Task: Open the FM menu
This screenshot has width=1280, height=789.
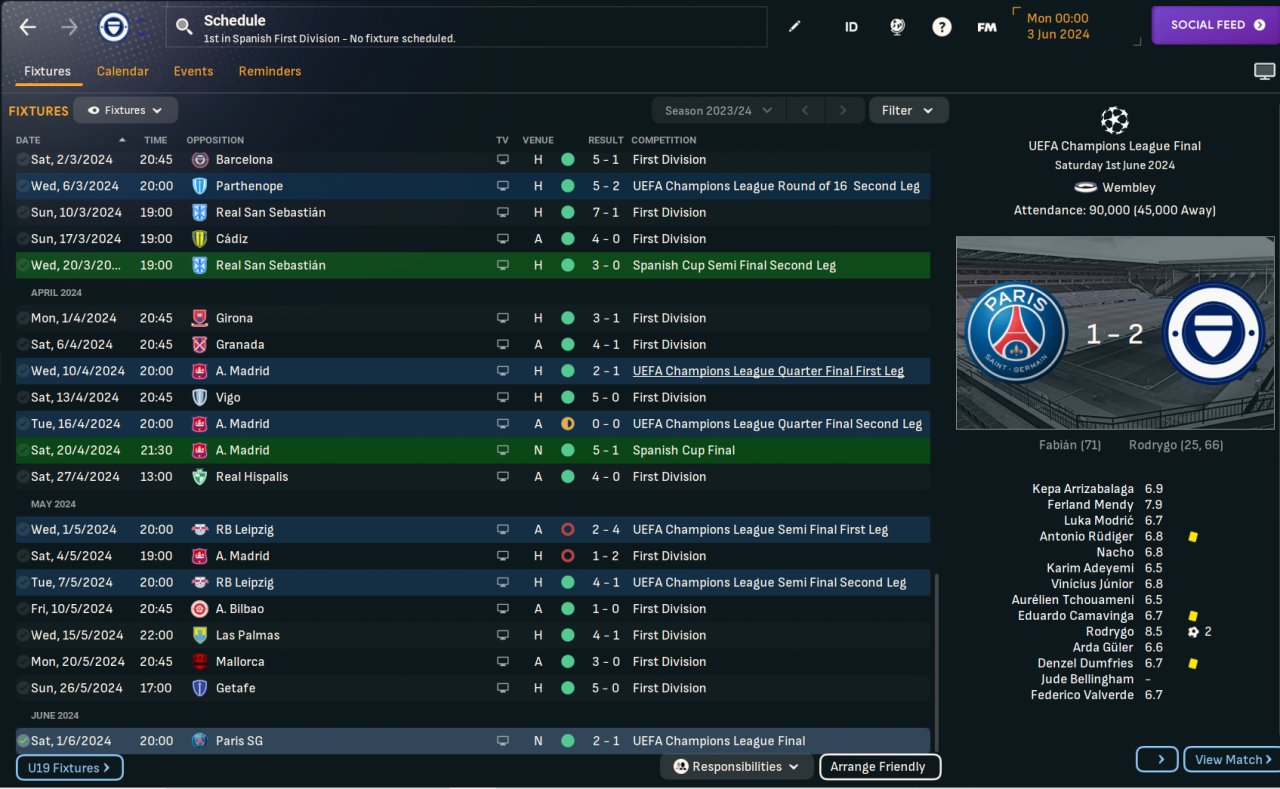Action: [986, 27]
